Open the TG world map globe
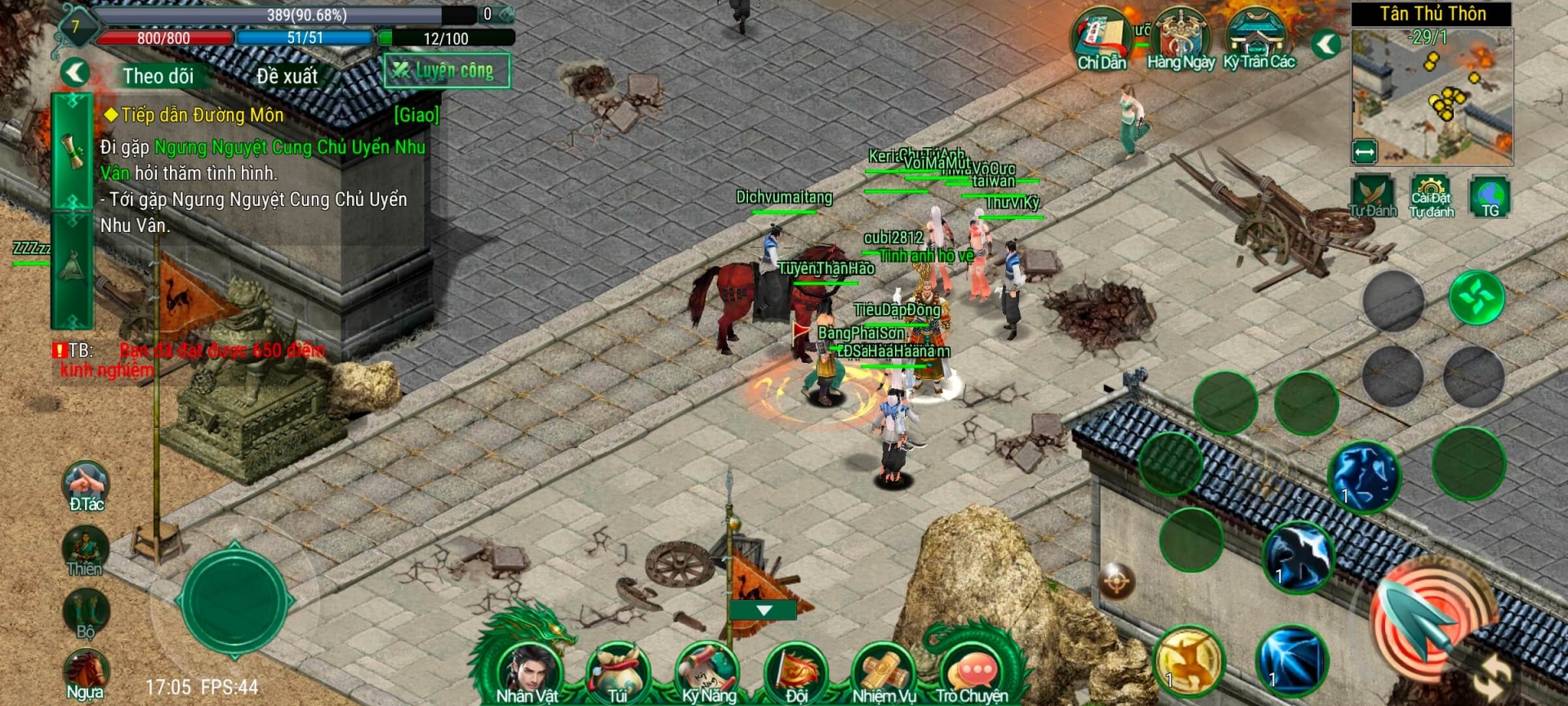The image size is (1568, 706). (x=1490, y=196)
